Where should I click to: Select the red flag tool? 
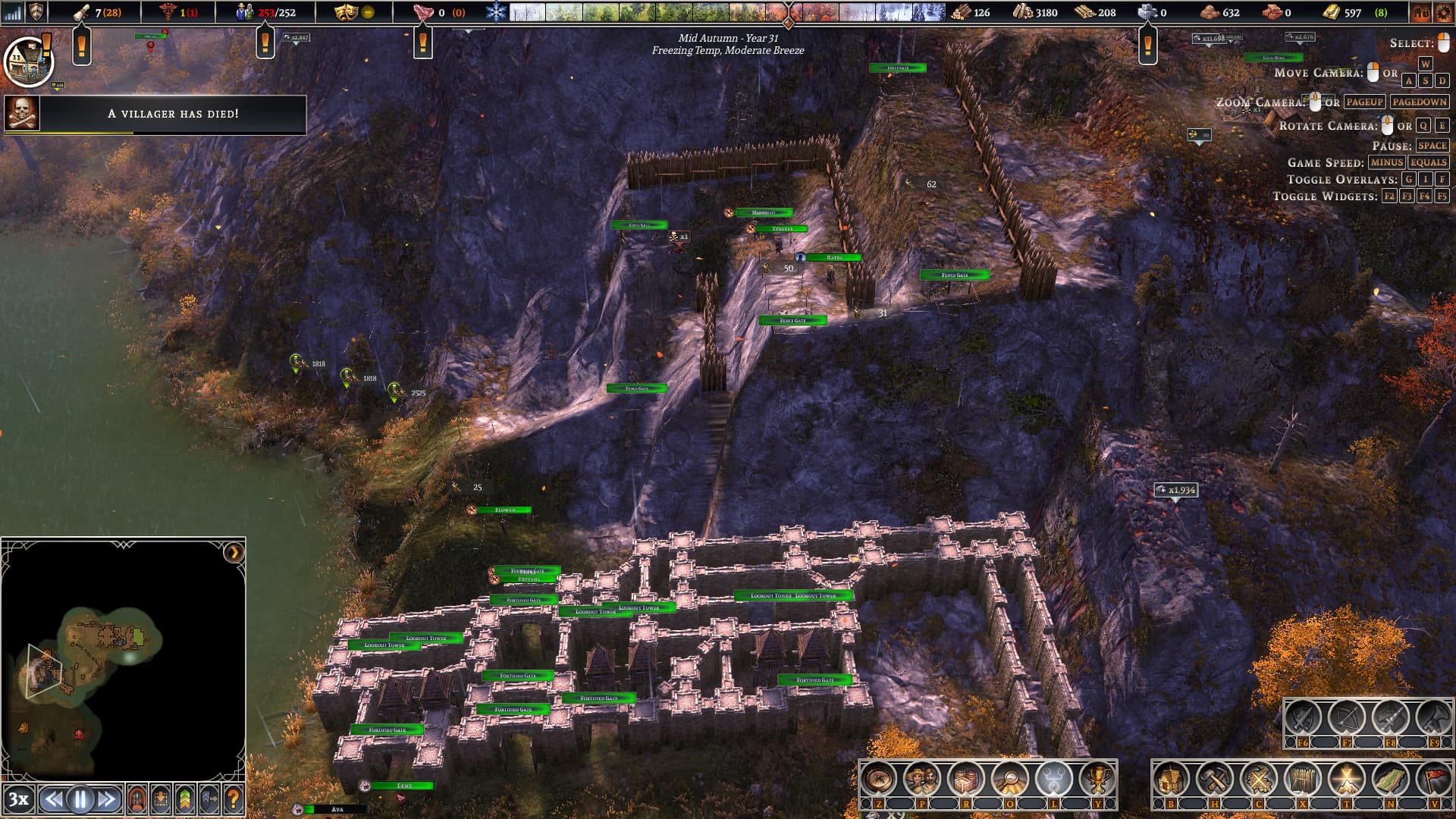tap(1434, 779)
